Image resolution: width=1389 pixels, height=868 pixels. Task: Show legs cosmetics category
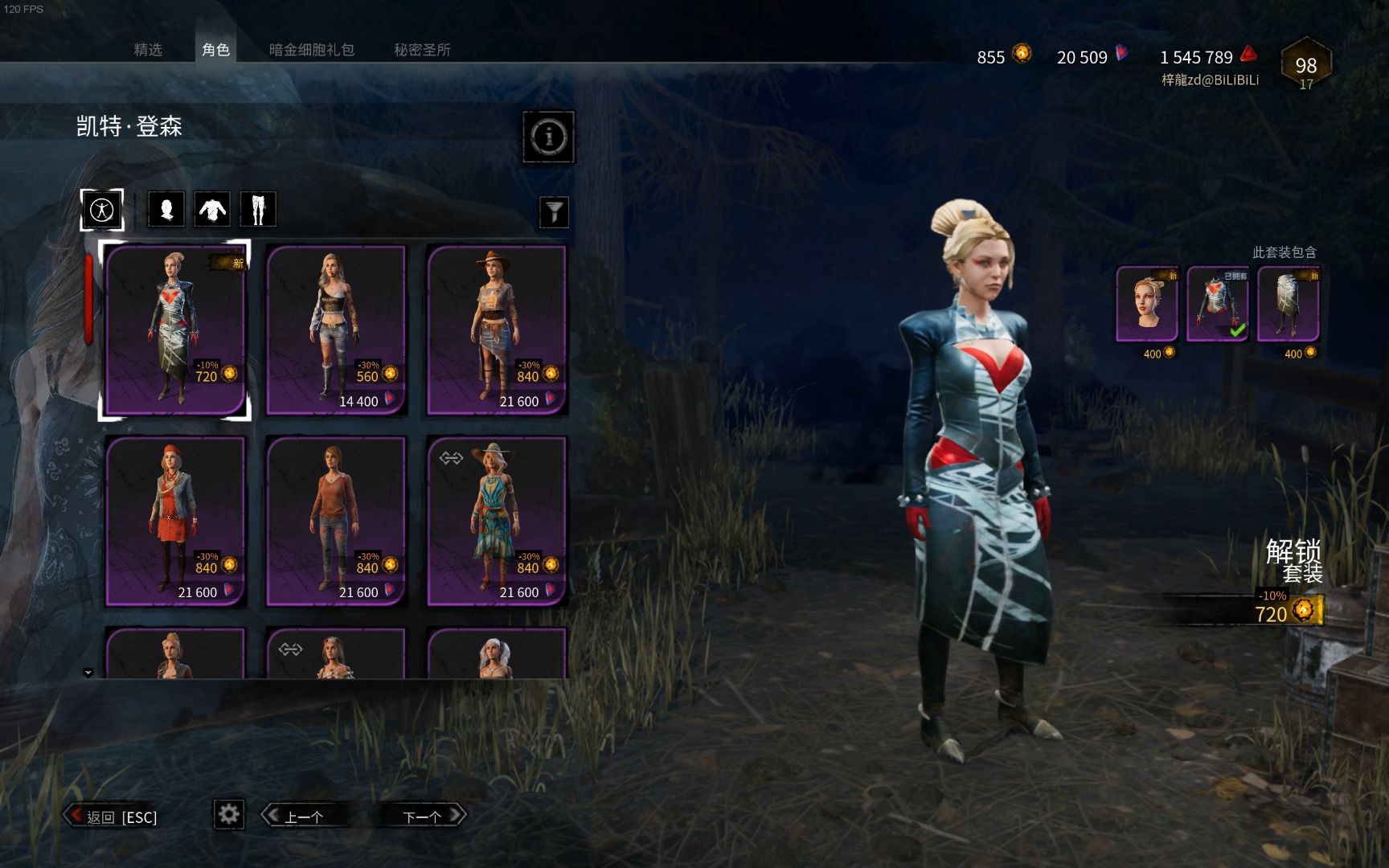(x=258, y=210)
